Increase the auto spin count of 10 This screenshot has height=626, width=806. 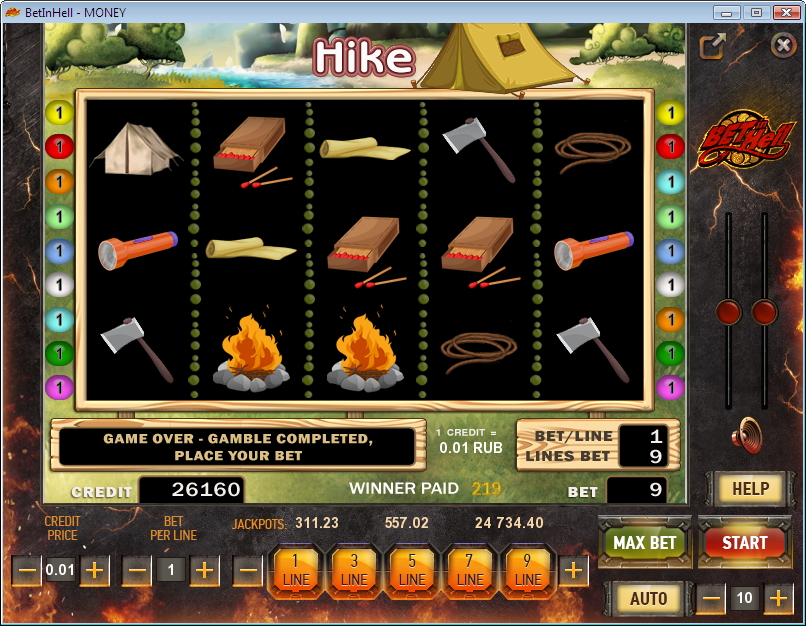click(x=778, y=599)
